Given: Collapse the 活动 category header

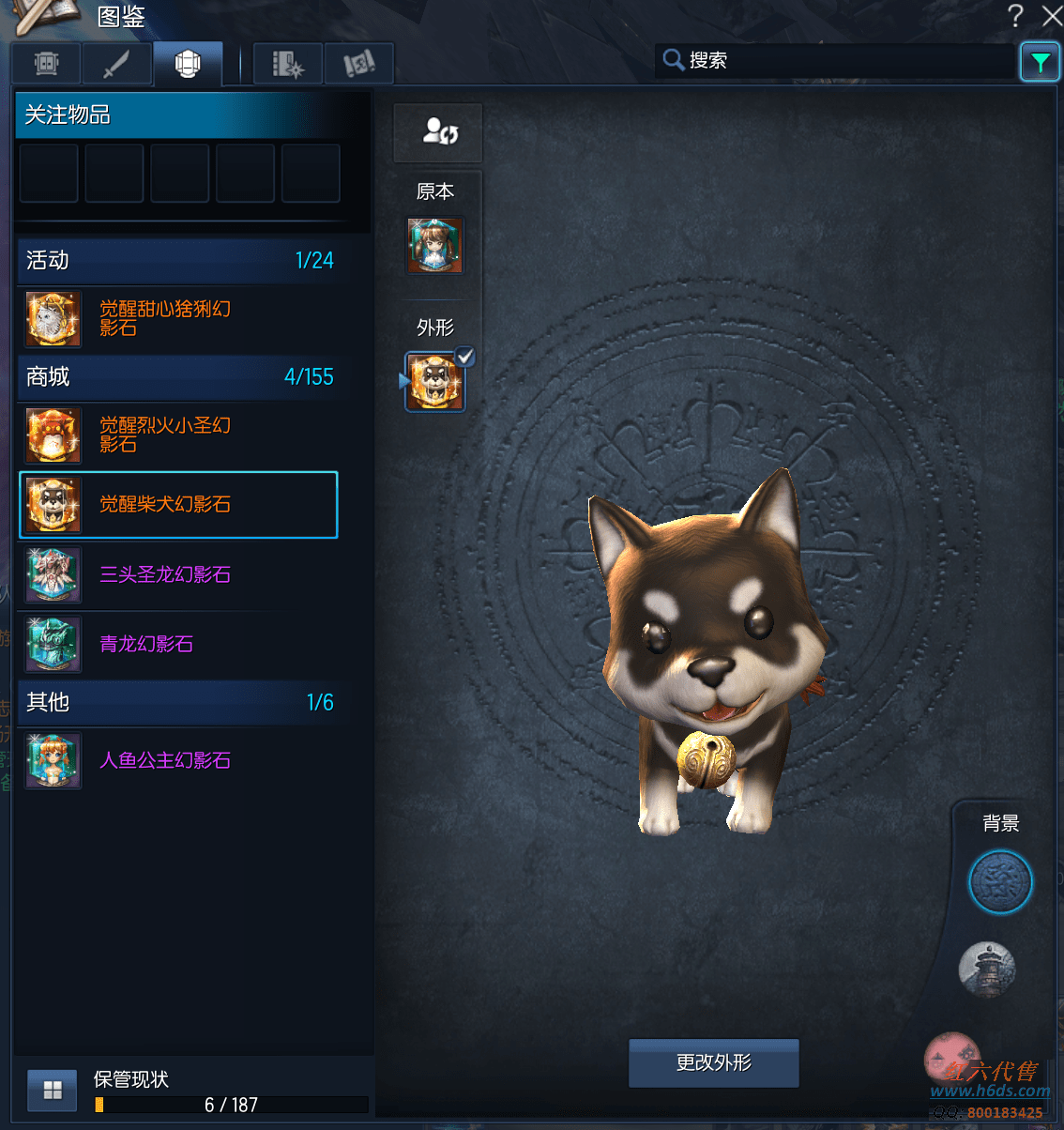Looking at the screenshot, I should point(178,261).
